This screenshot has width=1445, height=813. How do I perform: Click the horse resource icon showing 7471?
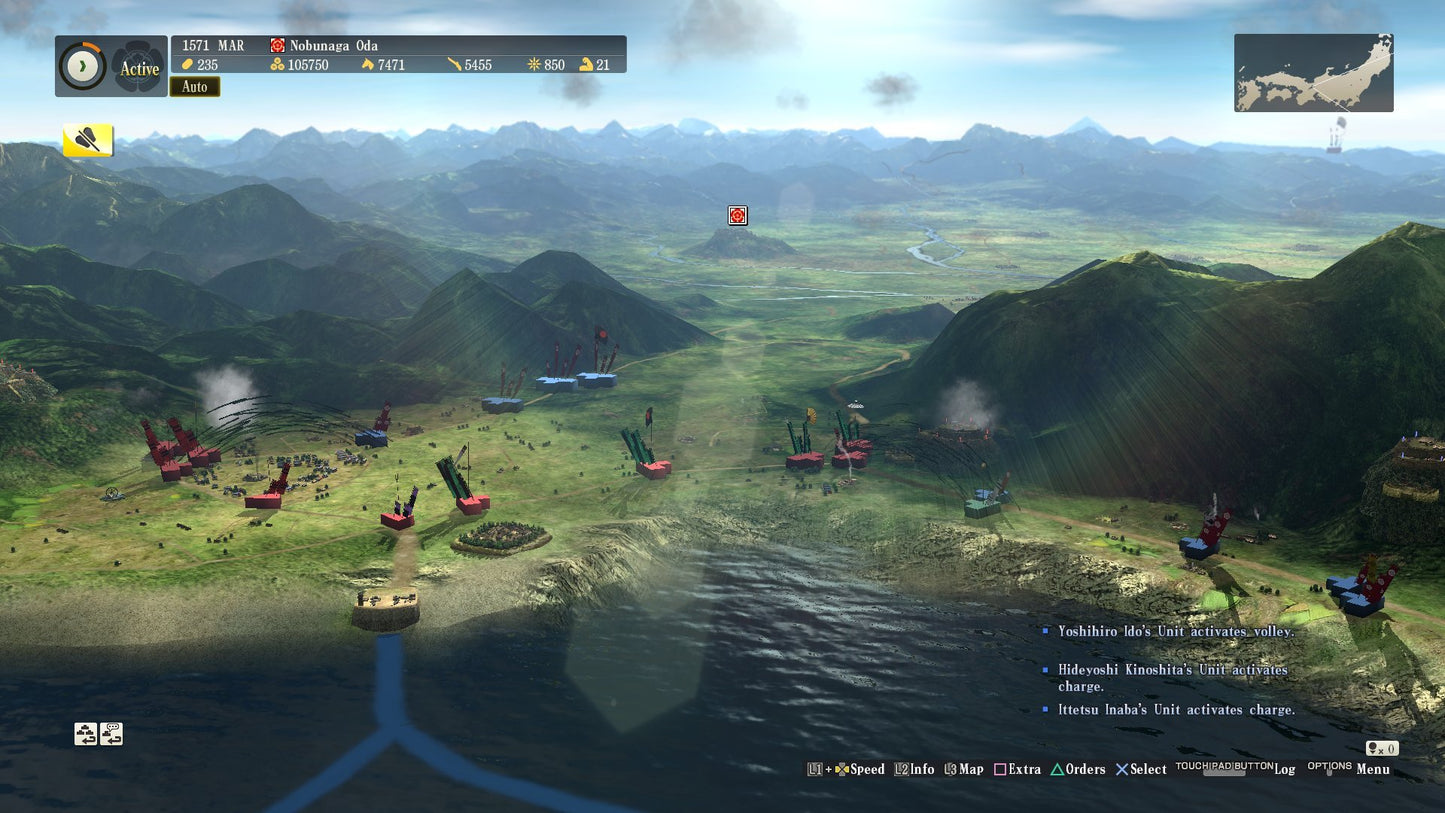[370, 64]
